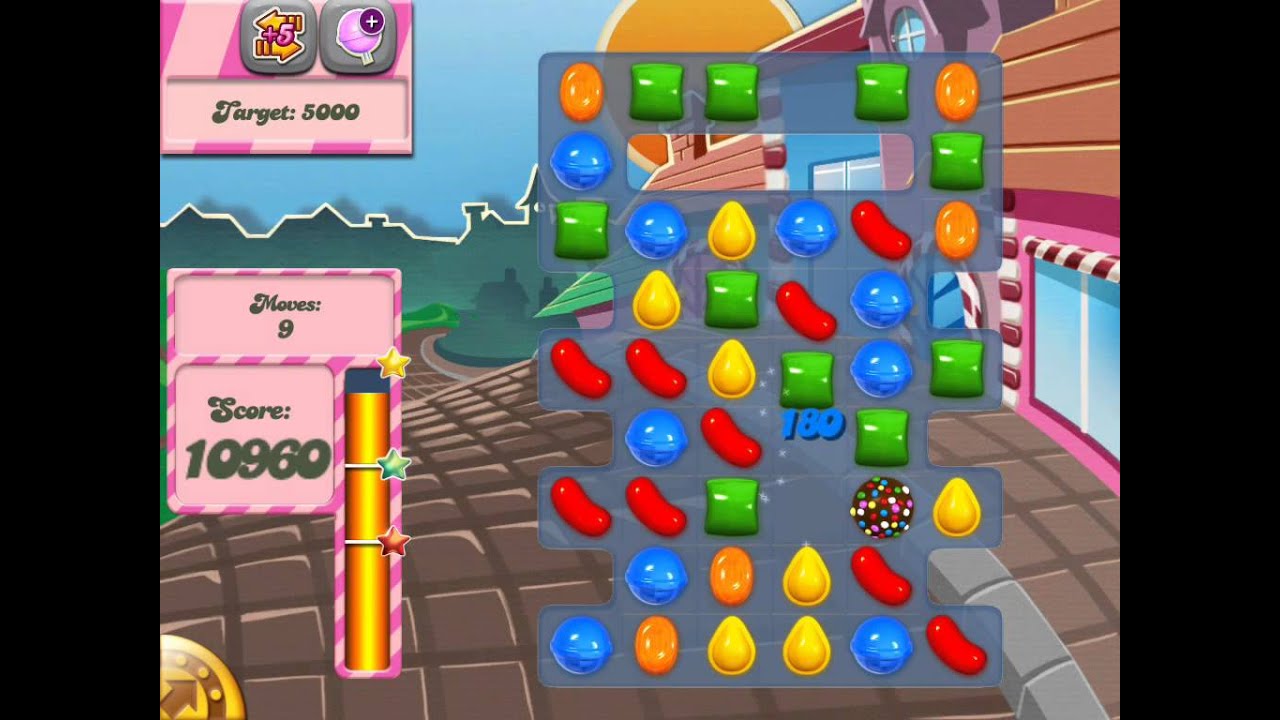Tap the sprinkled color bomb candy

pyautogui.click(x=881, y=507)
